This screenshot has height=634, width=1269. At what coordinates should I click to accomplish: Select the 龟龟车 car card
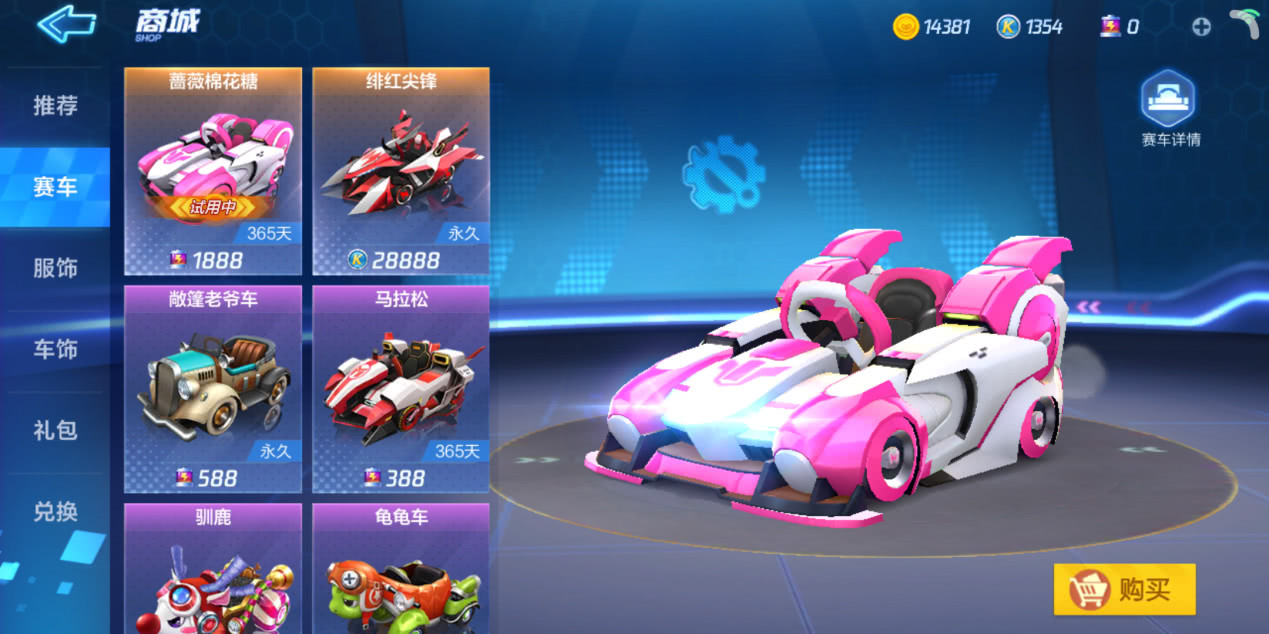(x=401, y=570)
